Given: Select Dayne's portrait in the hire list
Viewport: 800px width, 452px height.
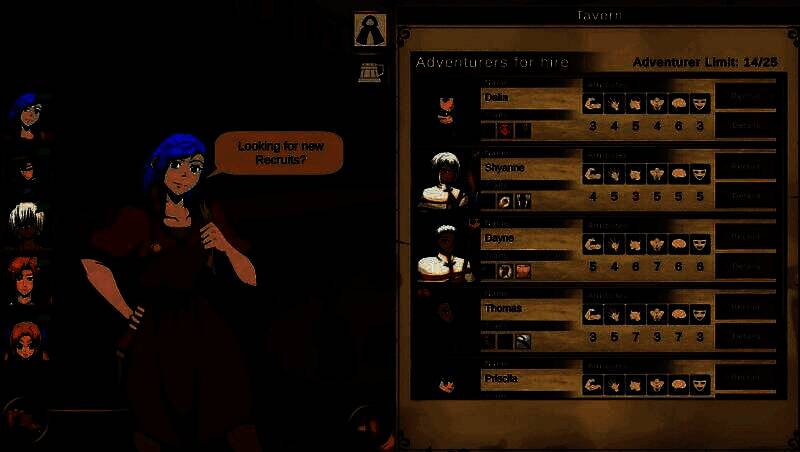Looking at the screenshot, I should click(x=445, y=250).
